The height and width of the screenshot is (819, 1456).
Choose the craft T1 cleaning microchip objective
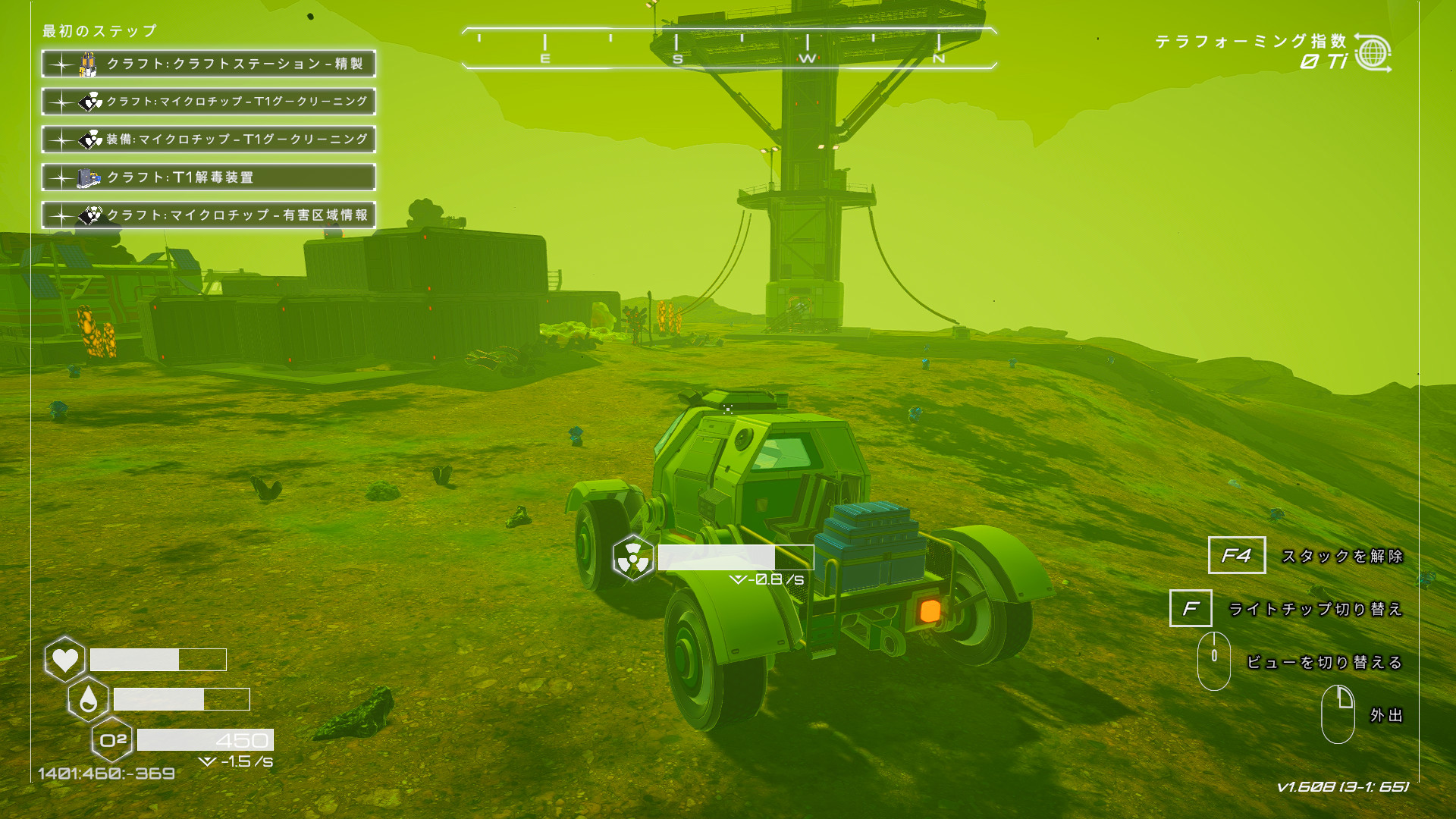tap(209, 102)
